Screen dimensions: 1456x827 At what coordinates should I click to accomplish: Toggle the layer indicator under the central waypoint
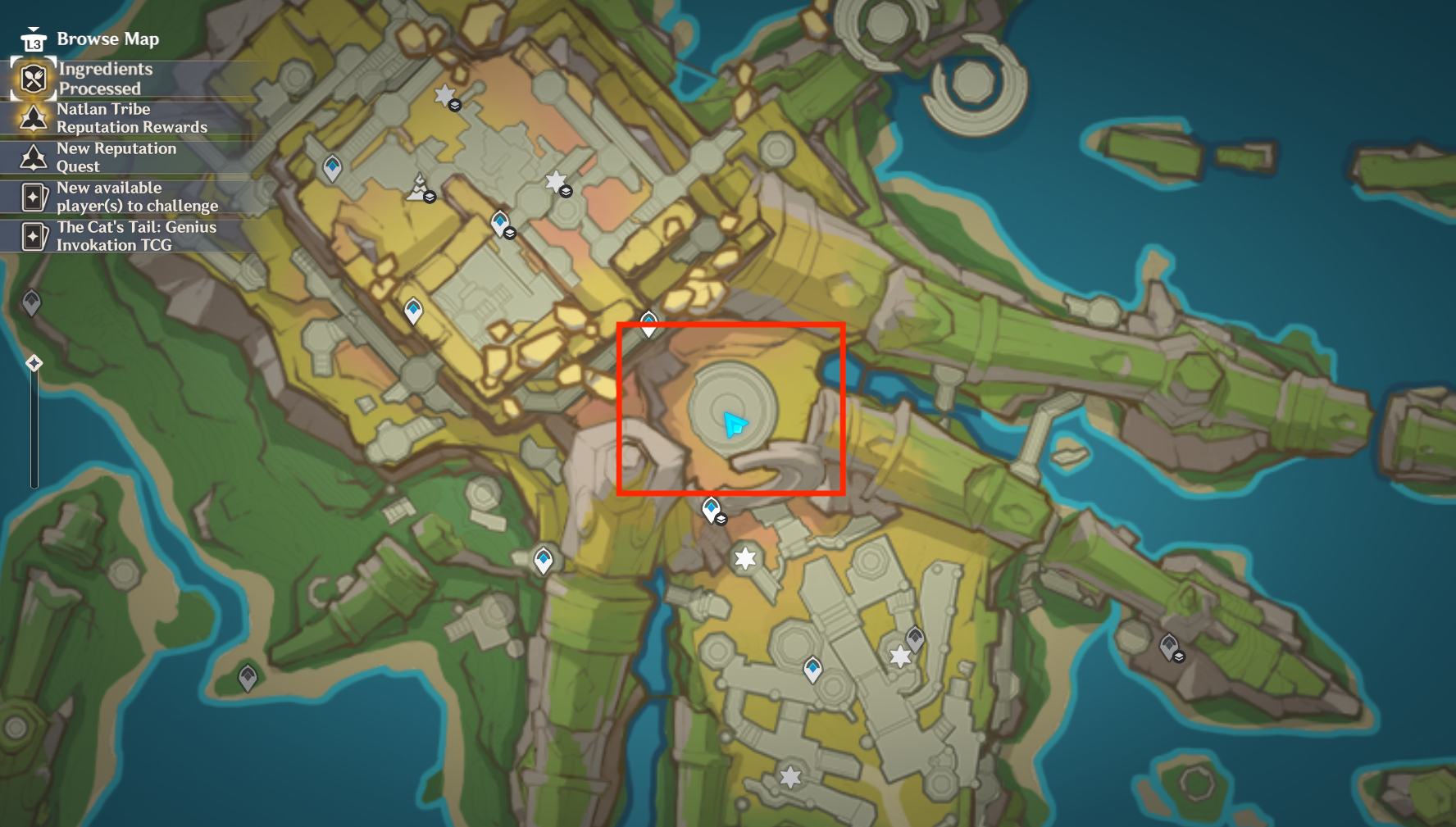720,519
